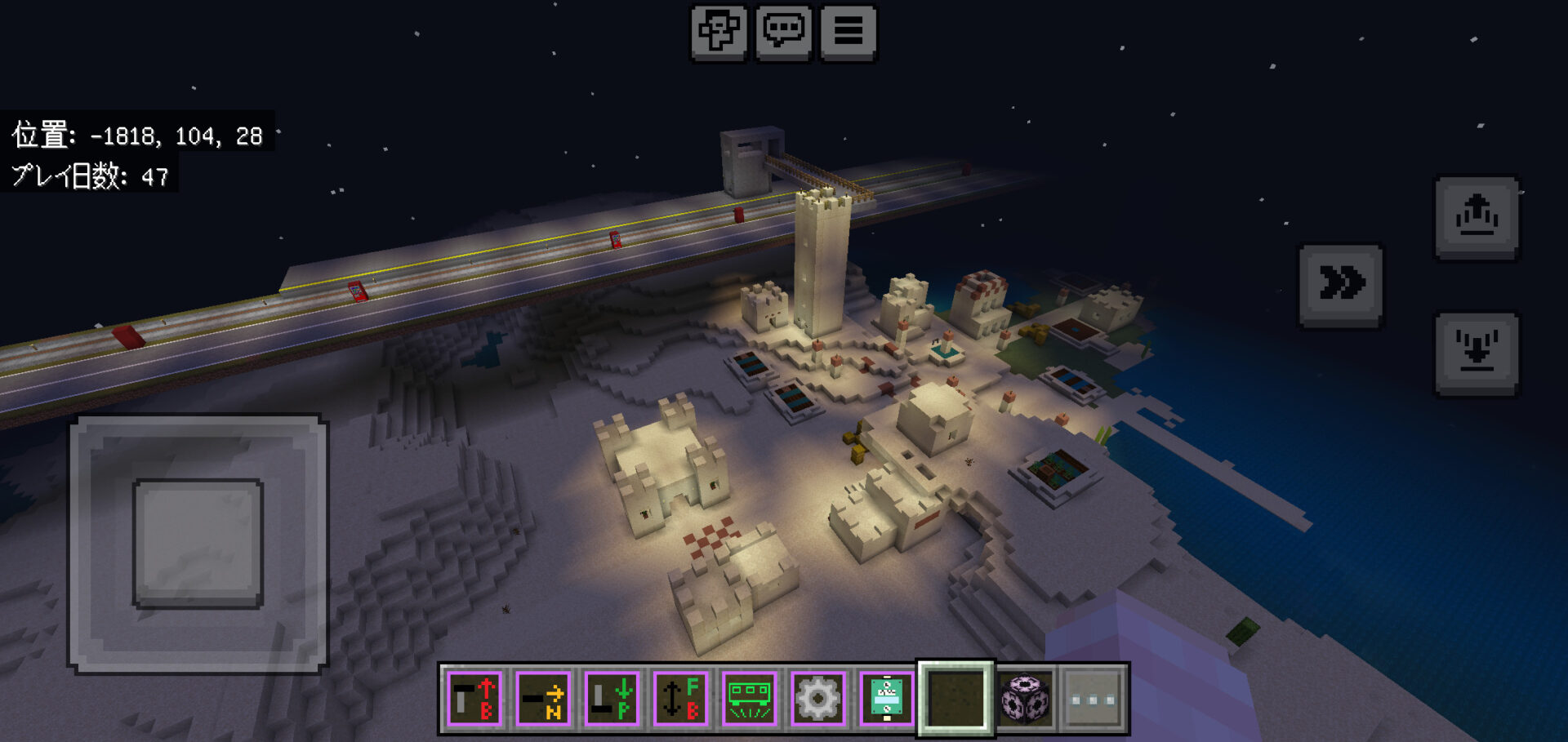1568x742 pixels.
Task: Select the teal sign panel hotbar item
Action: coord(887,700)
